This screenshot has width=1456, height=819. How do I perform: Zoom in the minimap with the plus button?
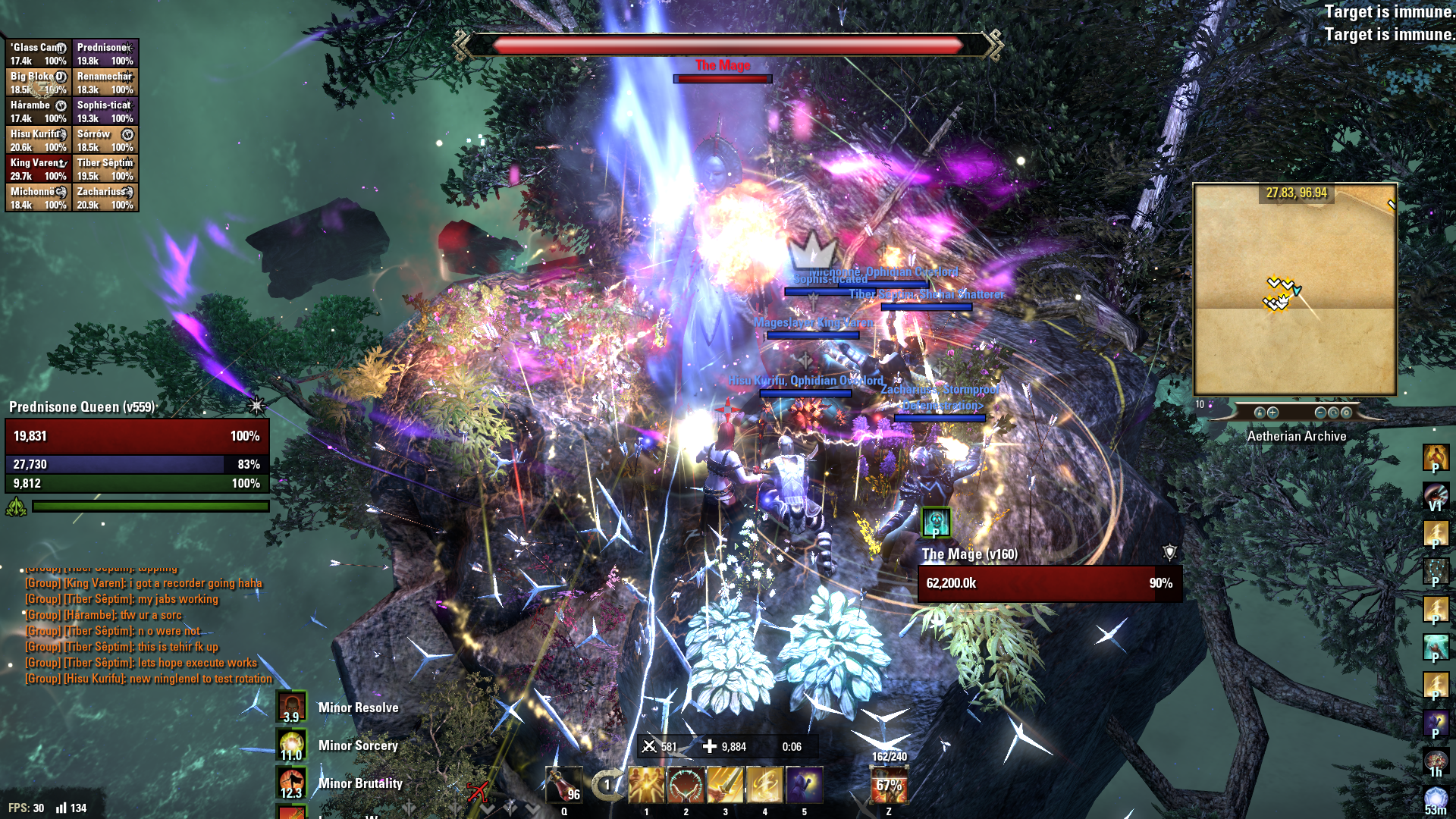click(x=1272, y=413)
